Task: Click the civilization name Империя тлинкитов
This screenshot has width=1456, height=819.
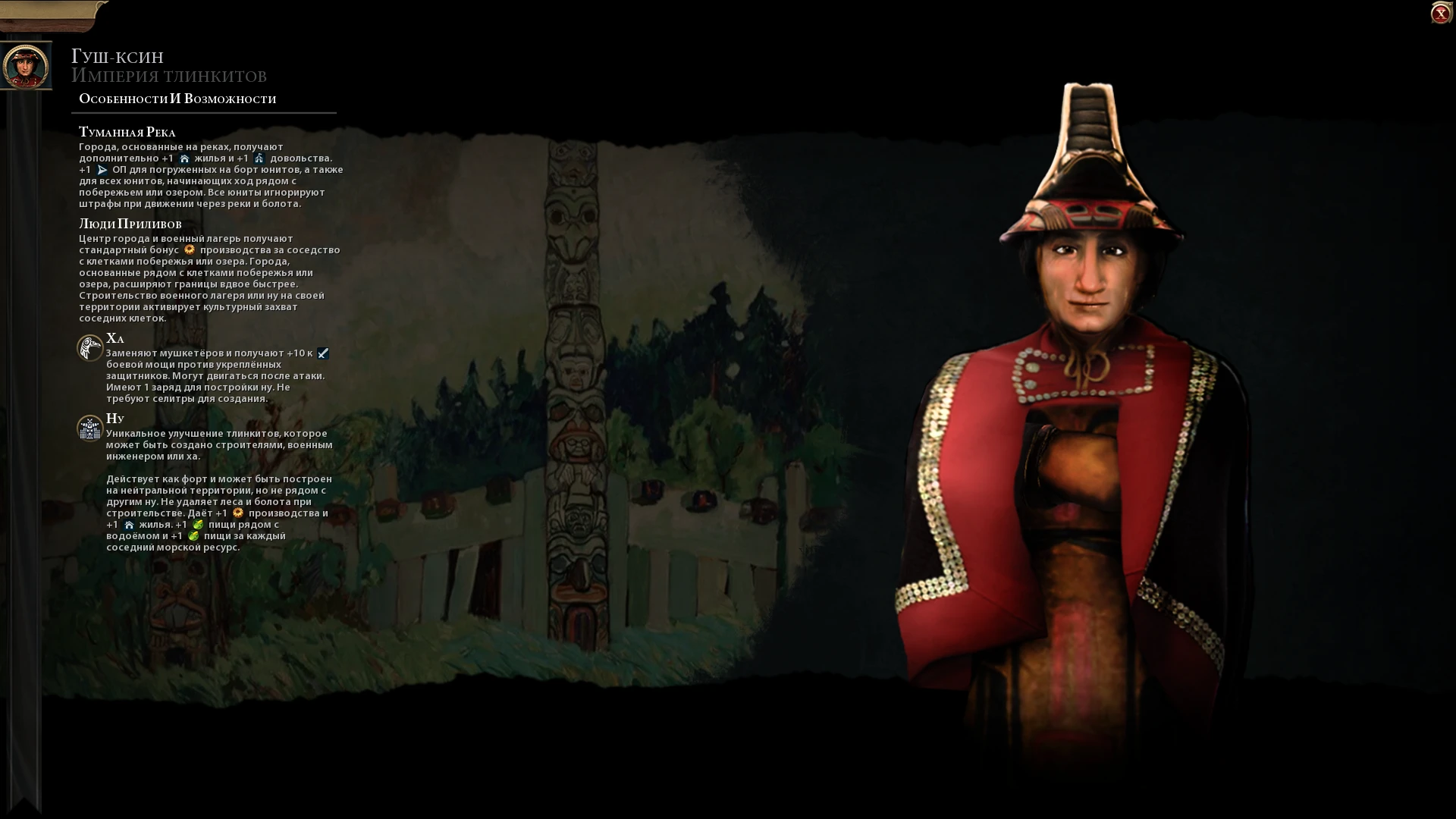Action: tap(168, 76)
